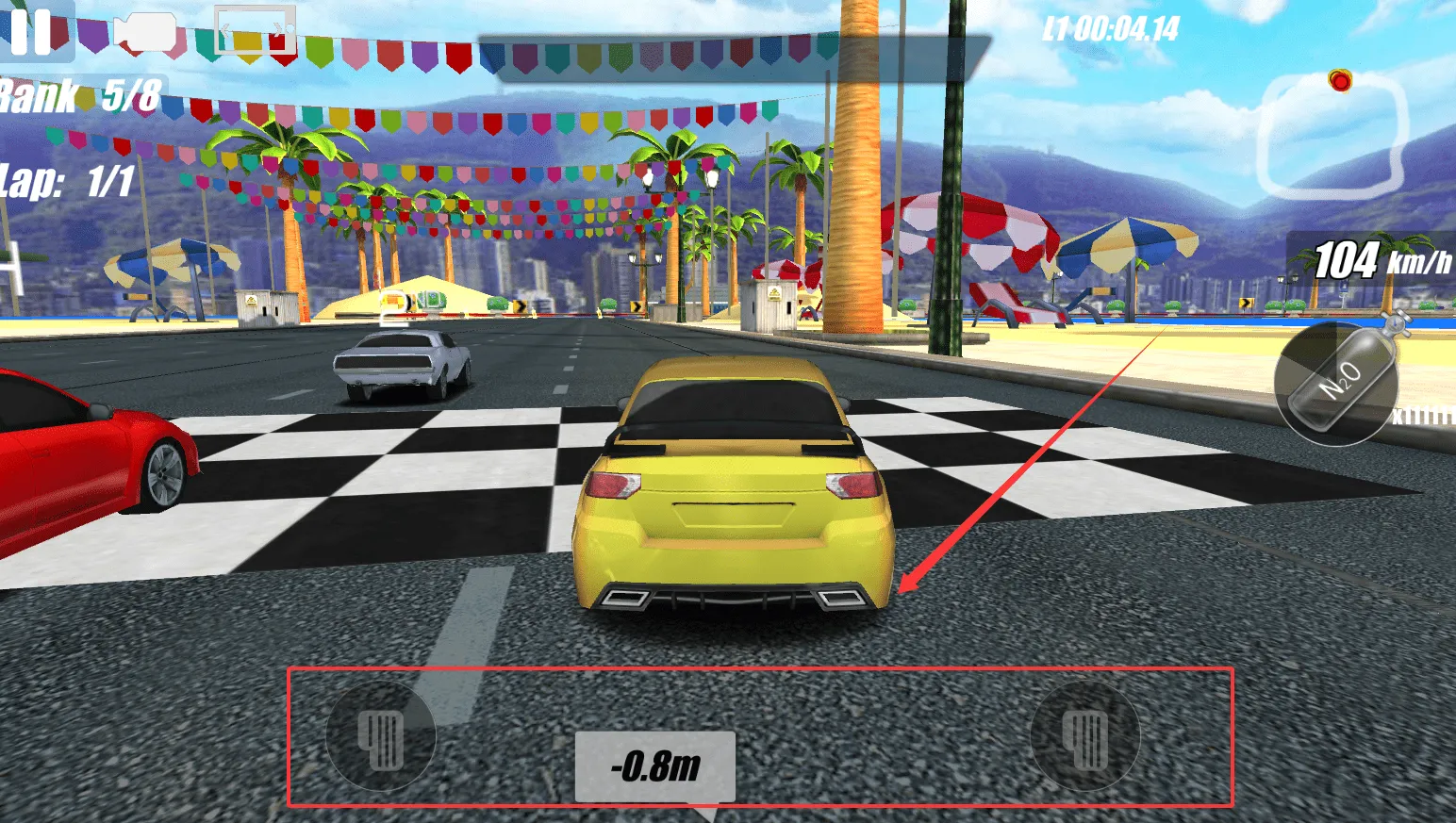Screen dimensions: 1456x823
Task: Pause the race
Action: tap(31, 32)
